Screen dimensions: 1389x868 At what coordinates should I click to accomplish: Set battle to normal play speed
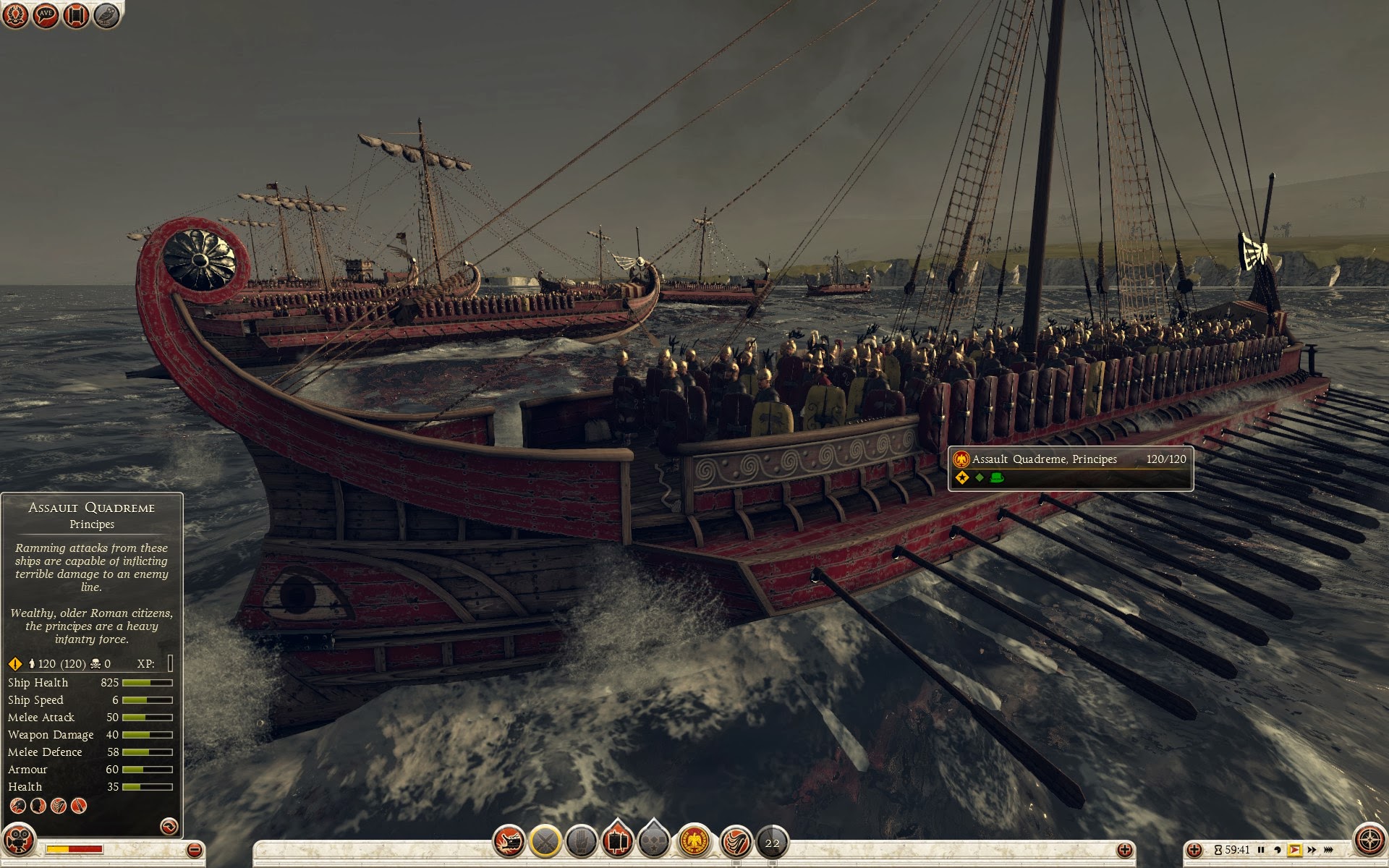pyautogui.click(x=1294, y=850)
